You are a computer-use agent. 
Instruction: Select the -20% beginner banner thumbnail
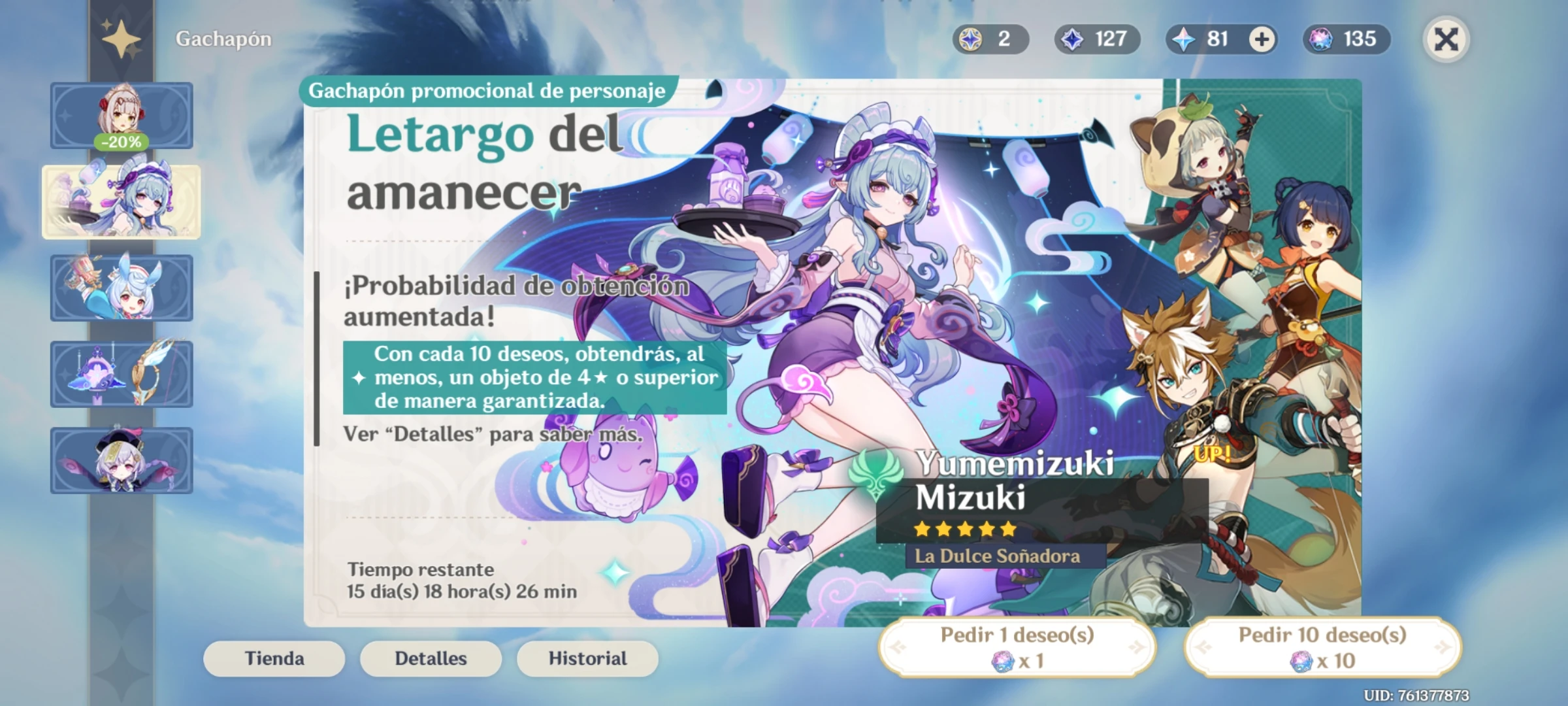pos(121,116)
